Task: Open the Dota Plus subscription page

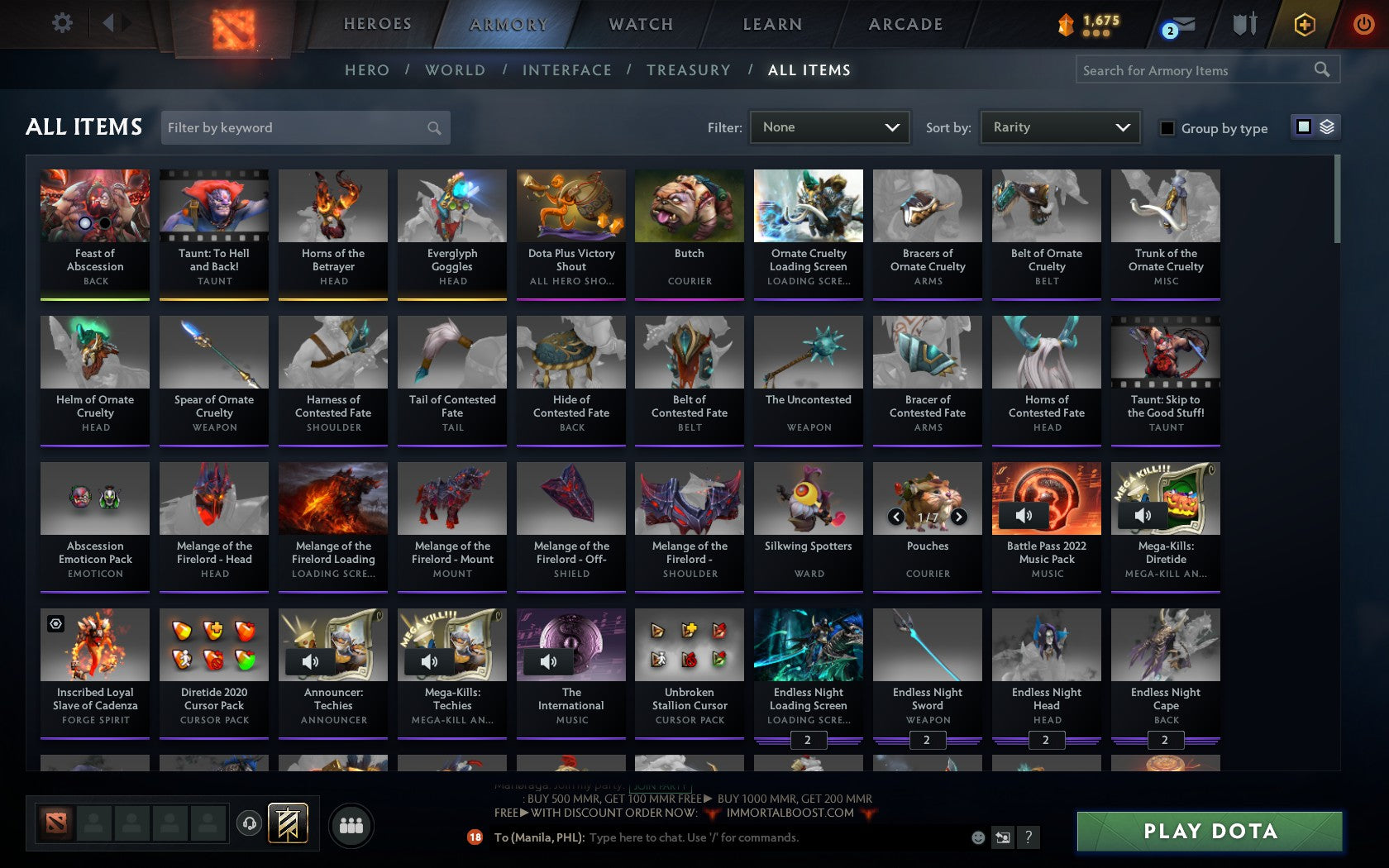Action: [x=1305, y=25]
